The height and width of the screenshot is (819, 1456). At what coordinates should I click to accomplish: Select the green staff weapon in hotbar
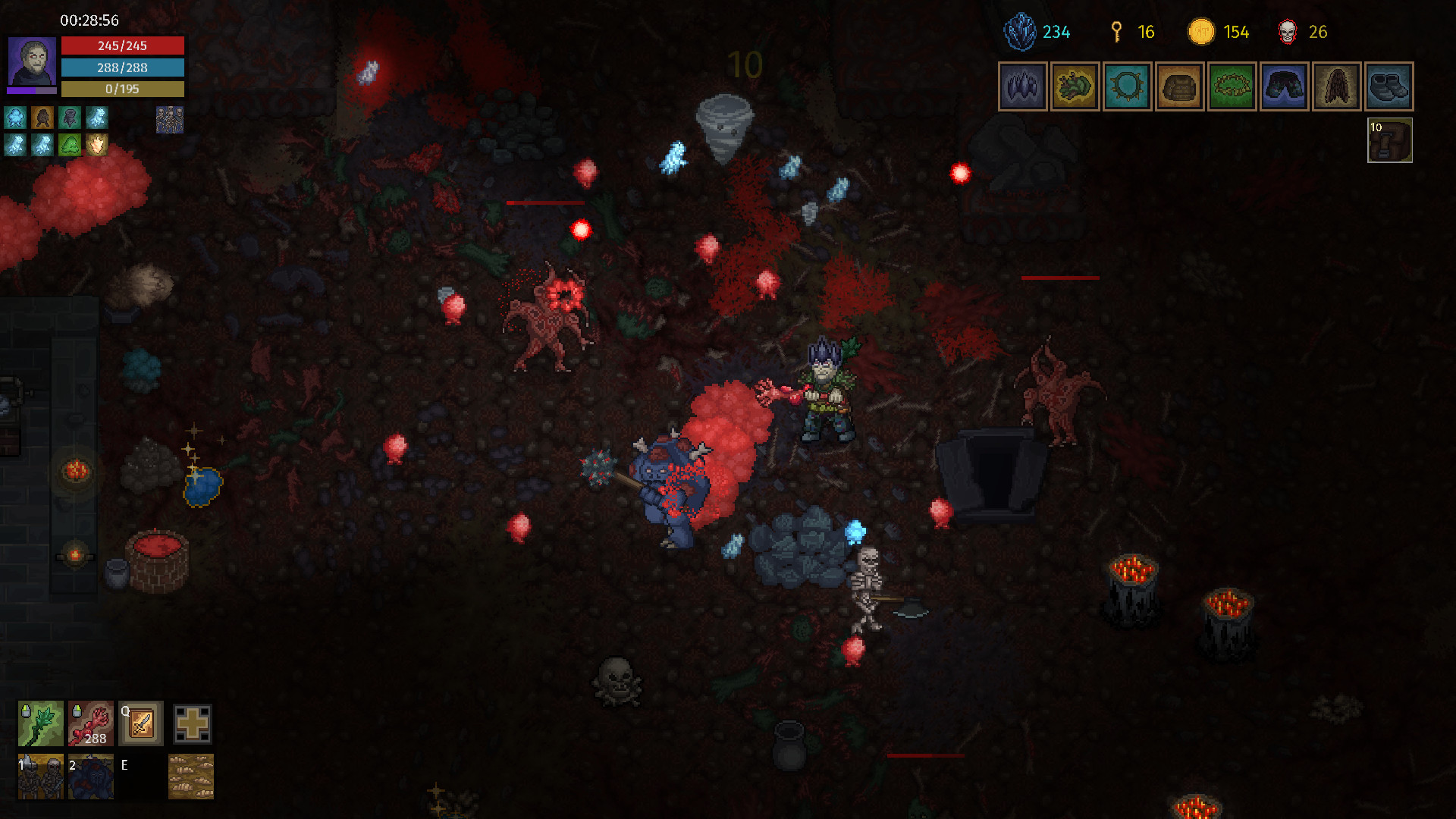click(x=40, y=724)
